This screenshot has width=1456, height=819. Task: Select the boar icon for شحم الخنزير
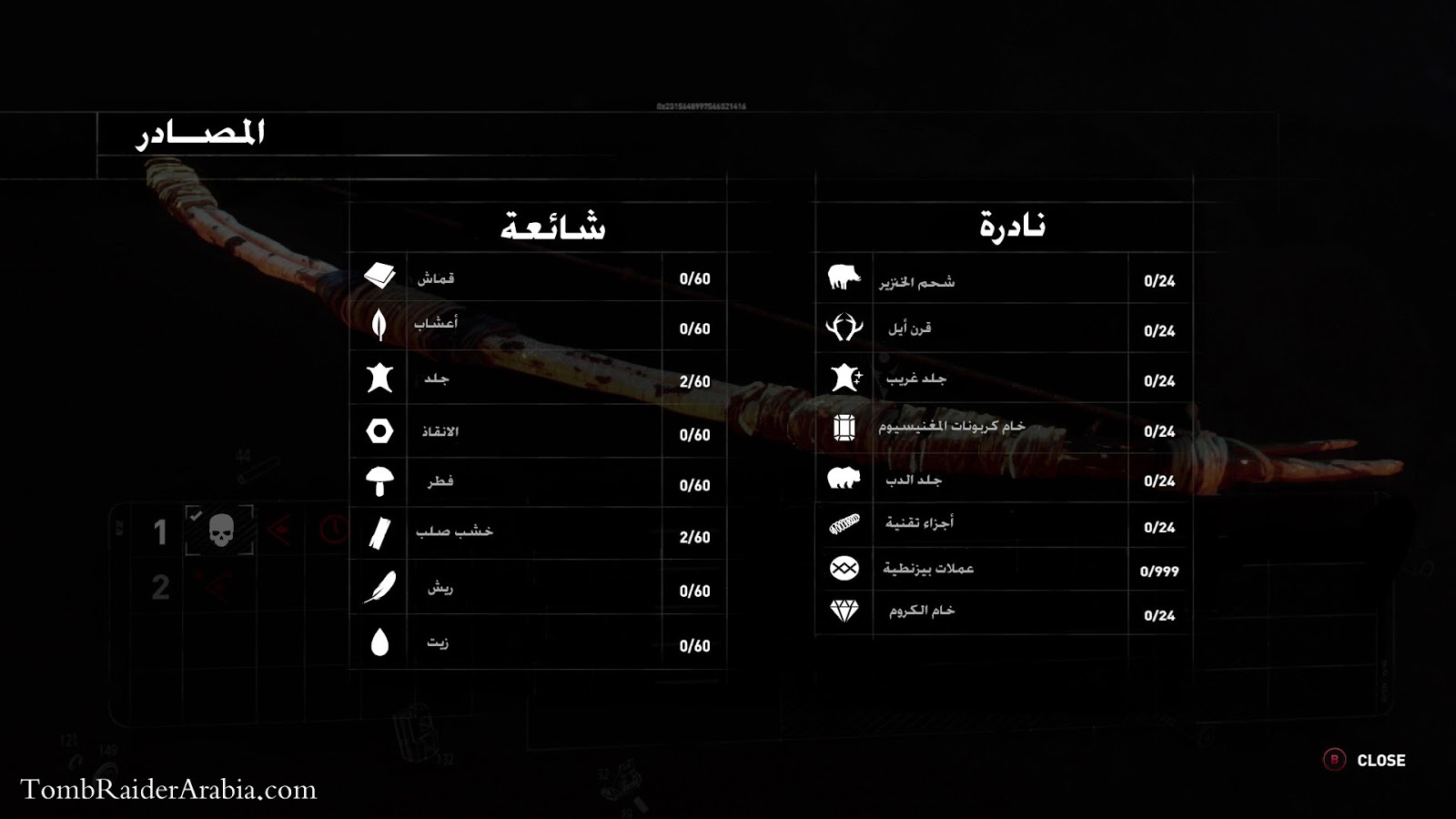(842, 278)
